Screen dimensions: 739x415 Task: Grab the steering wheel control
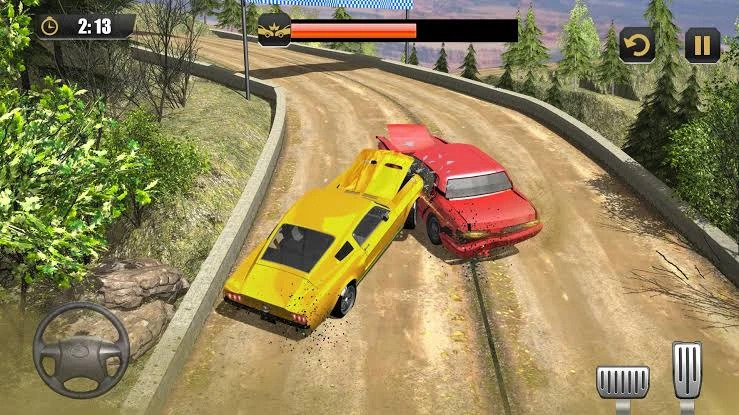click(x=81, y=350)
